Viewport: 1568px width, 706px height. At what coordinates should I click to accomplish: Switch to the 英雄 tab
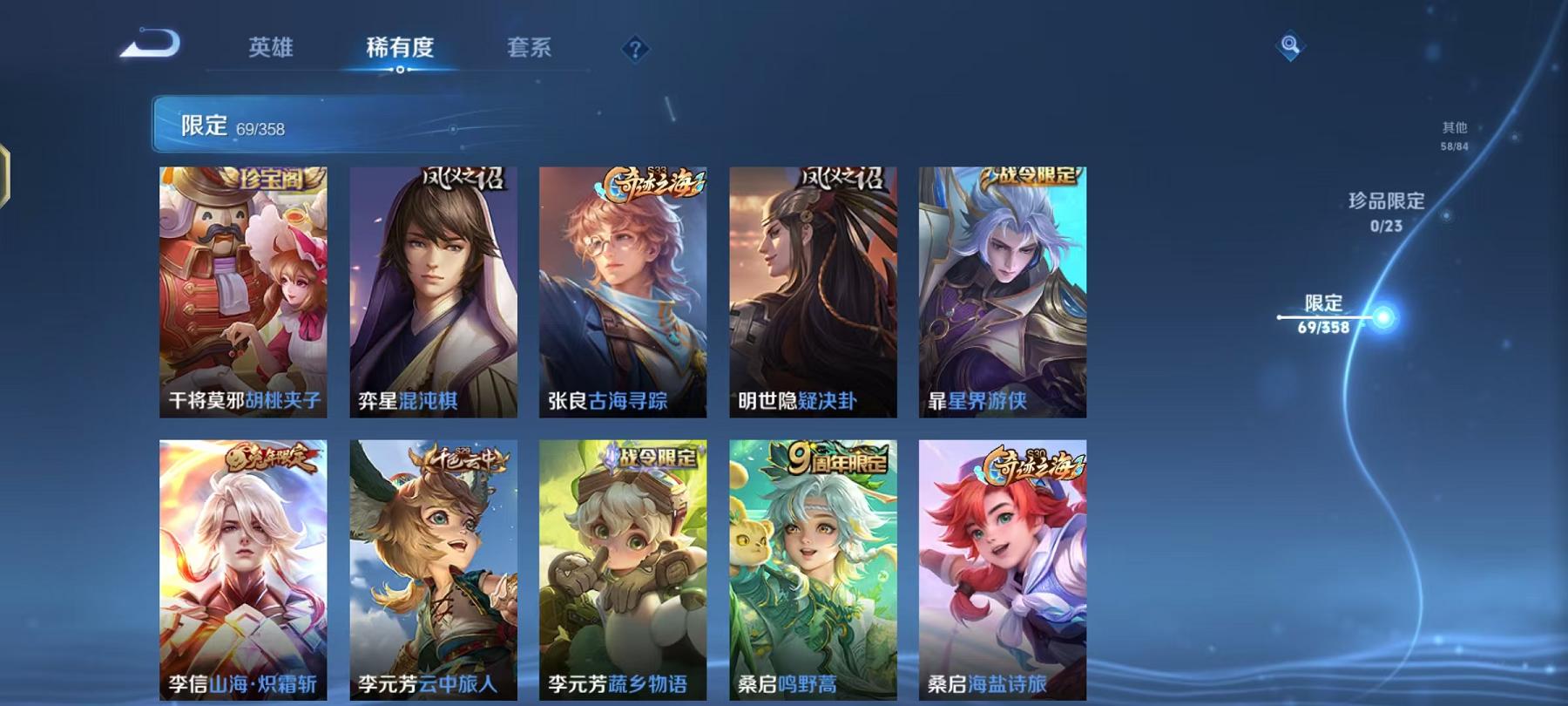click(270, 50)
